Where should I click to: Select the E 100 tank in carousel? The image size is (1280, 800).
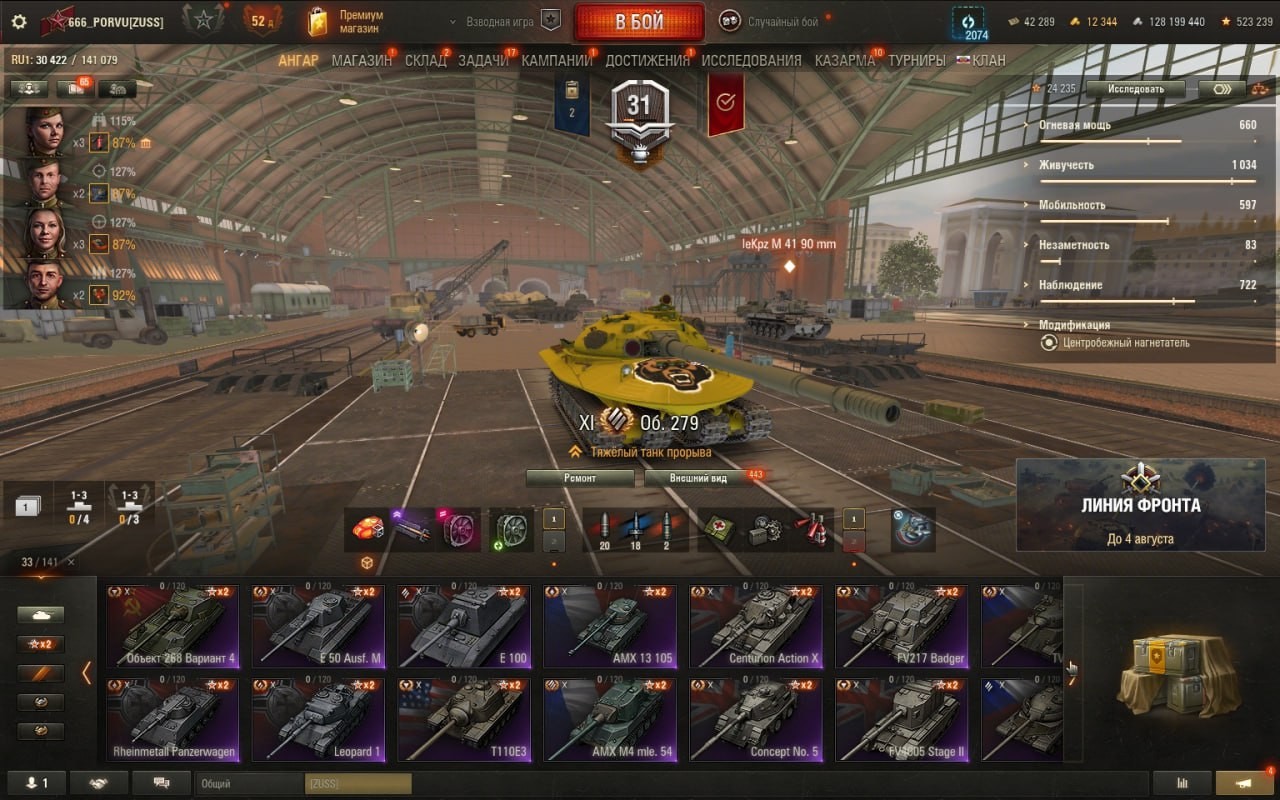tap(463, 626)
